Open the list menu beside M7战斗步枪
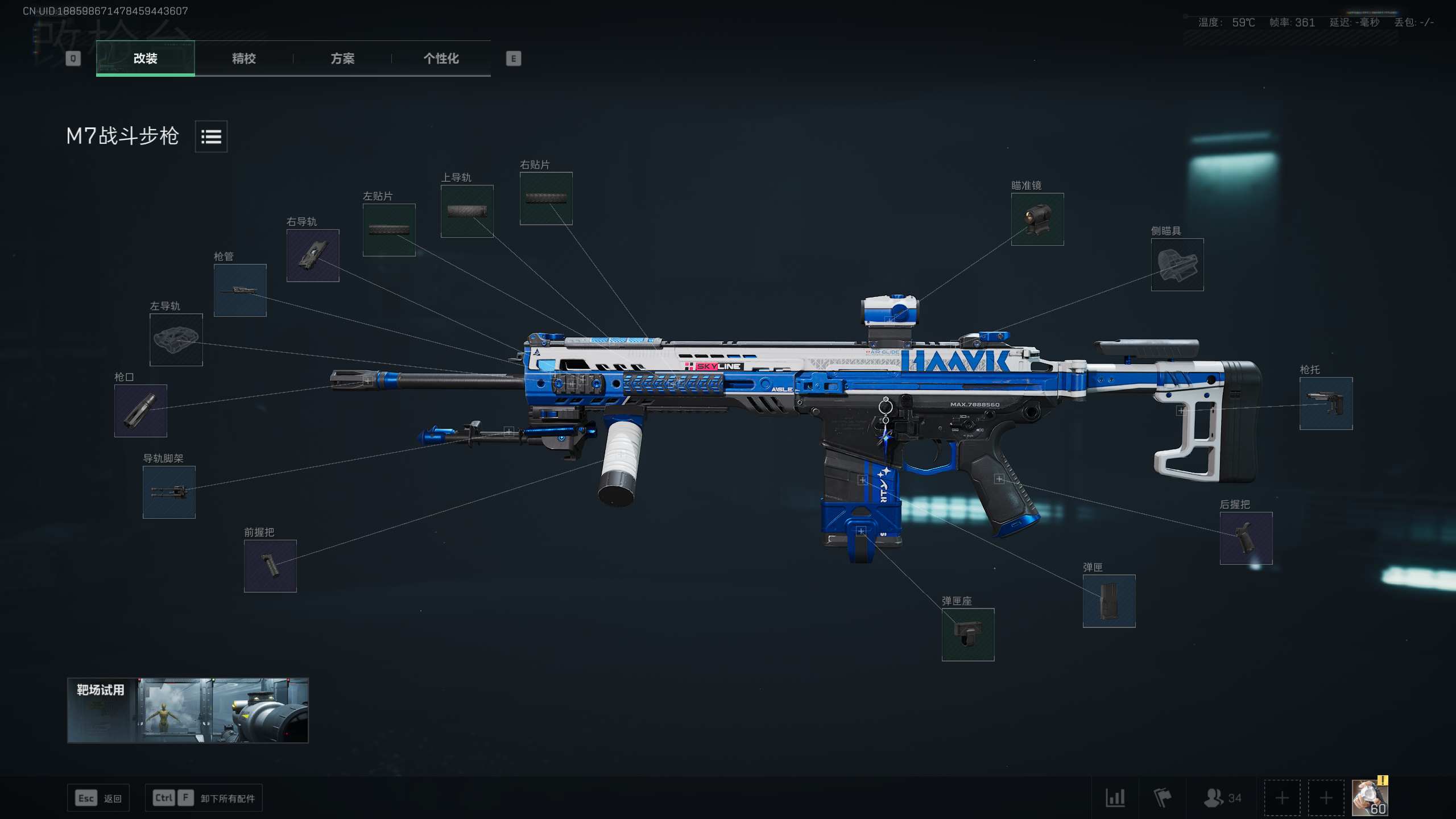Image resolution: width=1456 pixels, height=819 pixels. coord(211,136)
